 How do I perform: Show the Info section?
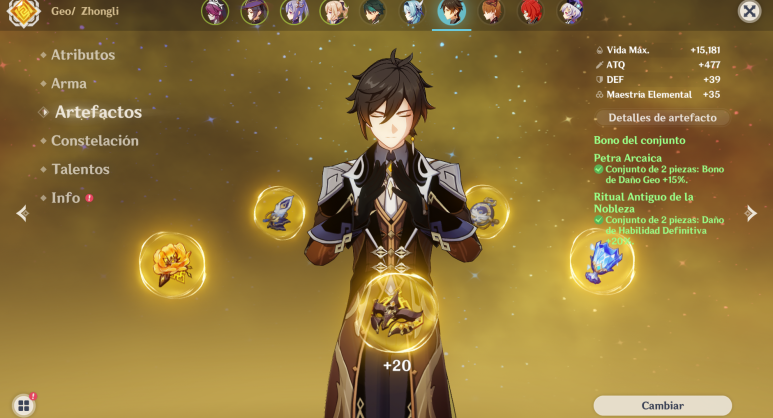66,198
